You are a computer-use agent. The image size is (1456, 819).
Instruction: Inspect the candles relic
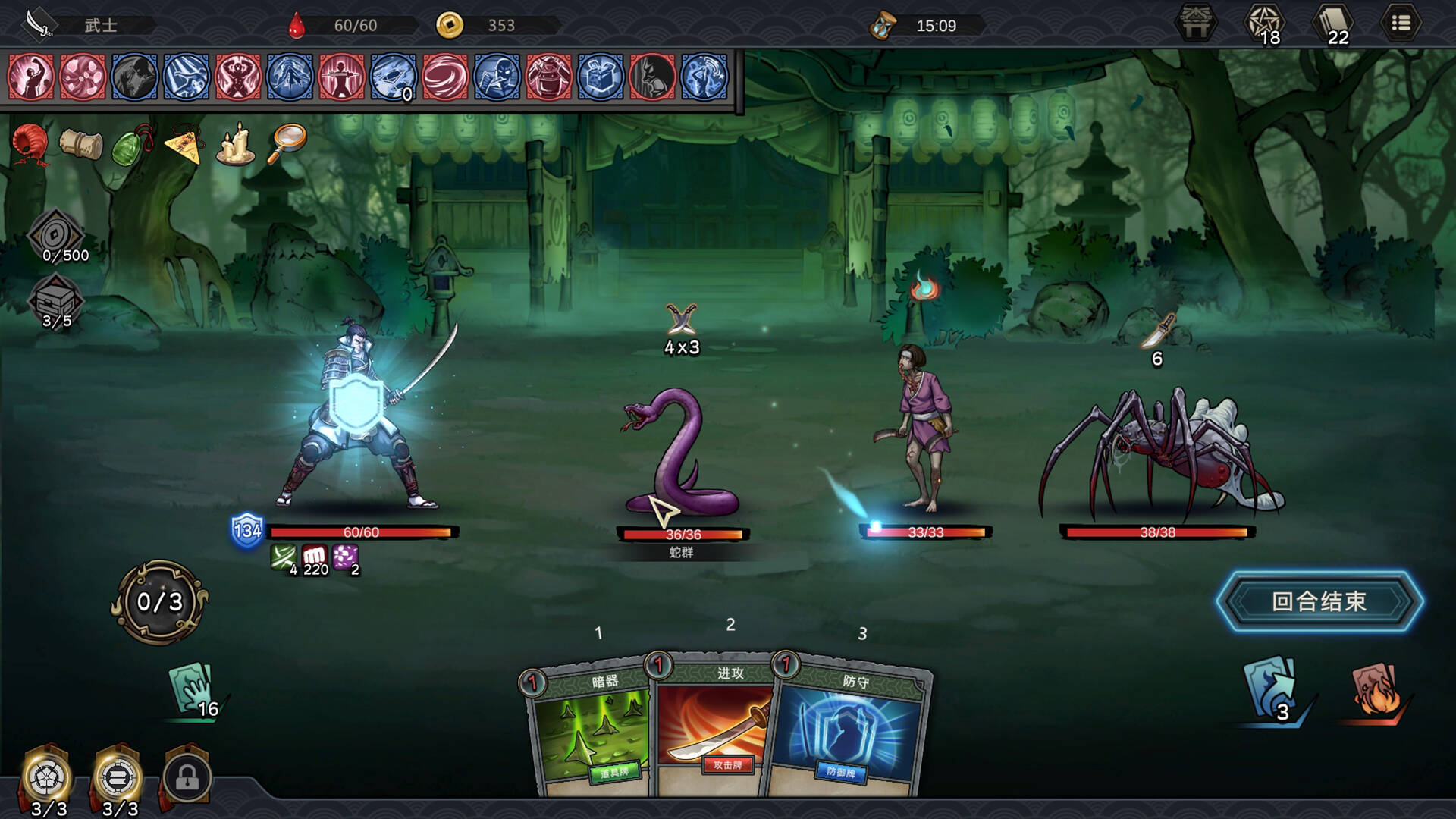[x=235, y=143]
